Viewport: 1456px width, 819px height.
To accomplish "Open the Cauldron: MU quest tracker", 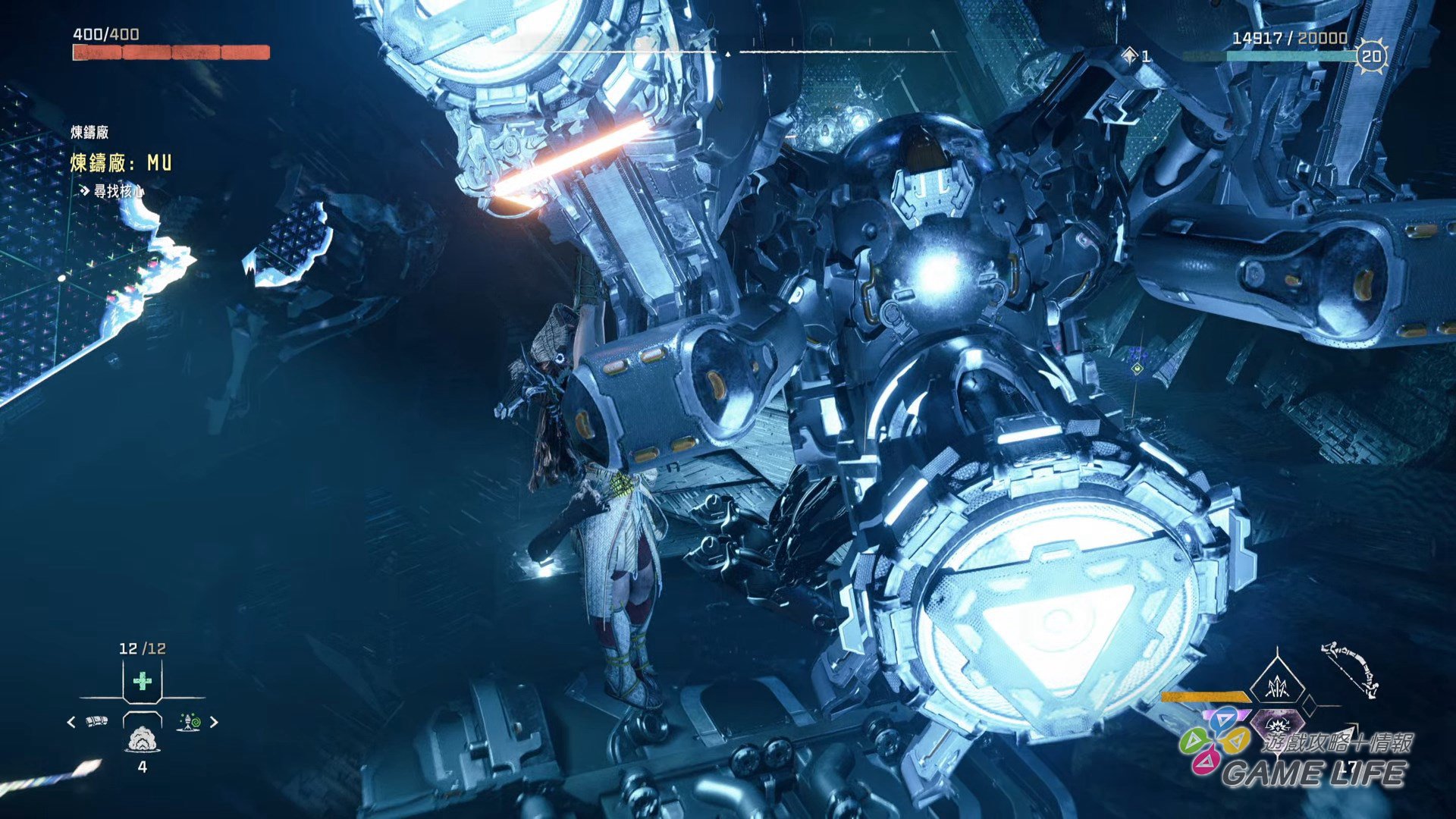I will tap(121, 163).
